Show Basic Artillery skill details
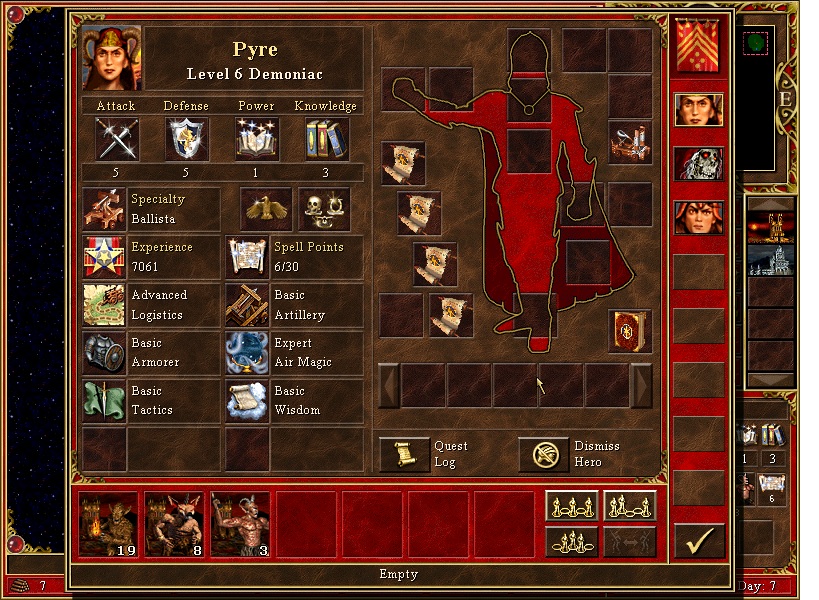 [247, 305]
